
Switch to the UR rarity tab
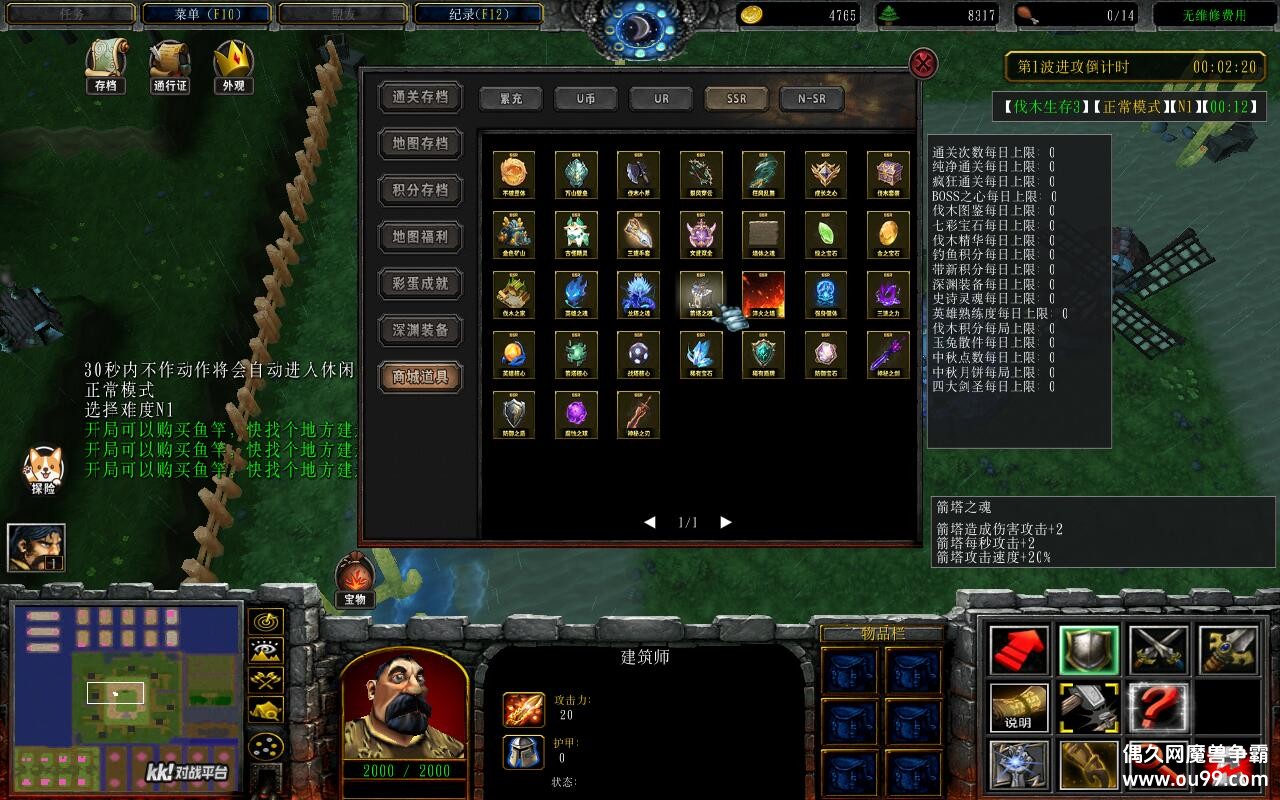click(x=660, y=98)
